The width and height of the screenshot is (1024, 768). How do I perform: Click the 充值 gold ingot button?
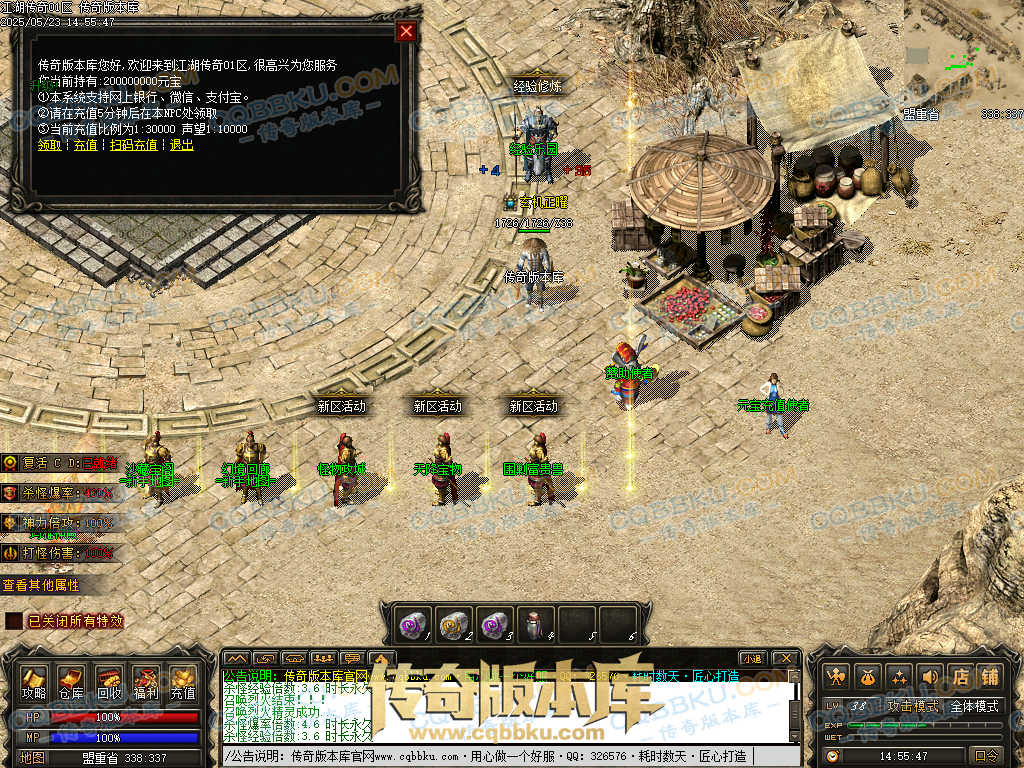[x=183, y=683]
